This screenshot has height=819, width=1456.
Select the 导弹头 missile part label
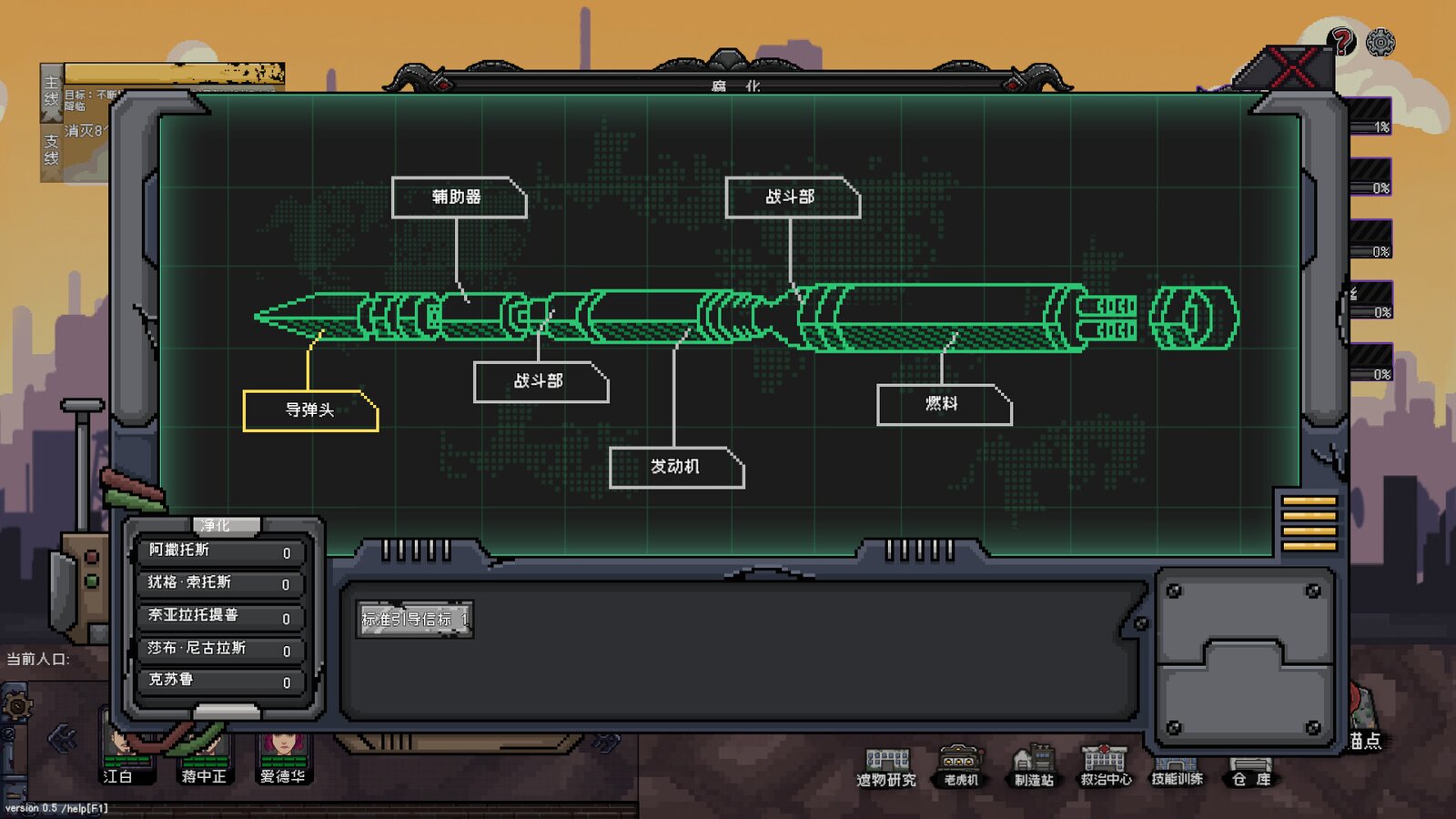(310, 410)
